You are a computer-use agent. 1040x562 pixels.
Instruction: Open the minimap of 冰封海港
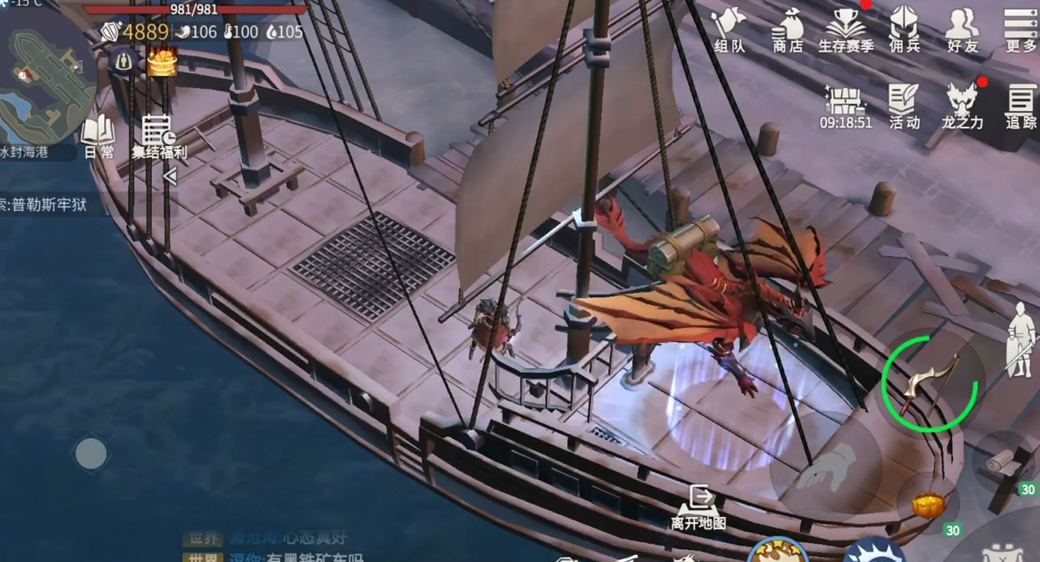(x=45, y=85)
